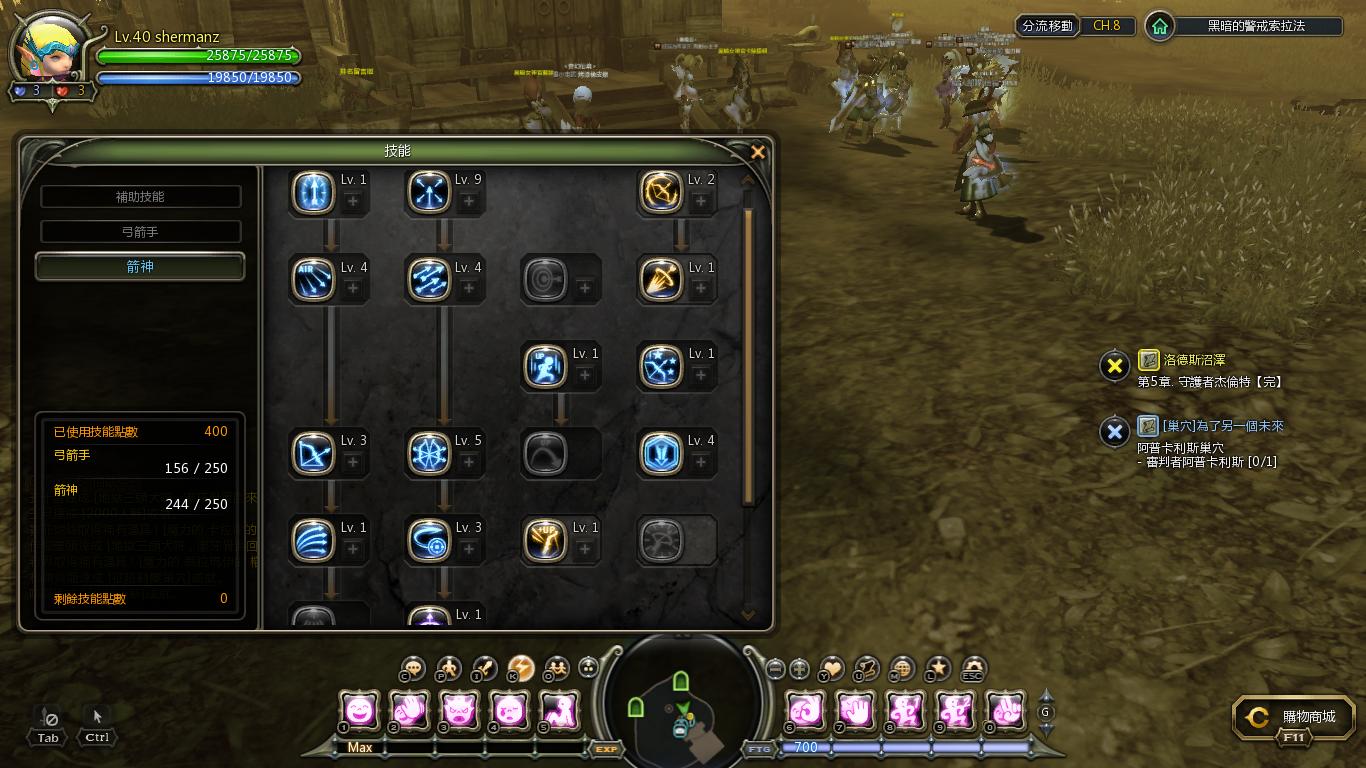Close the skill window
Viewport: 1366px width, 768px height.
click(758, 152)
